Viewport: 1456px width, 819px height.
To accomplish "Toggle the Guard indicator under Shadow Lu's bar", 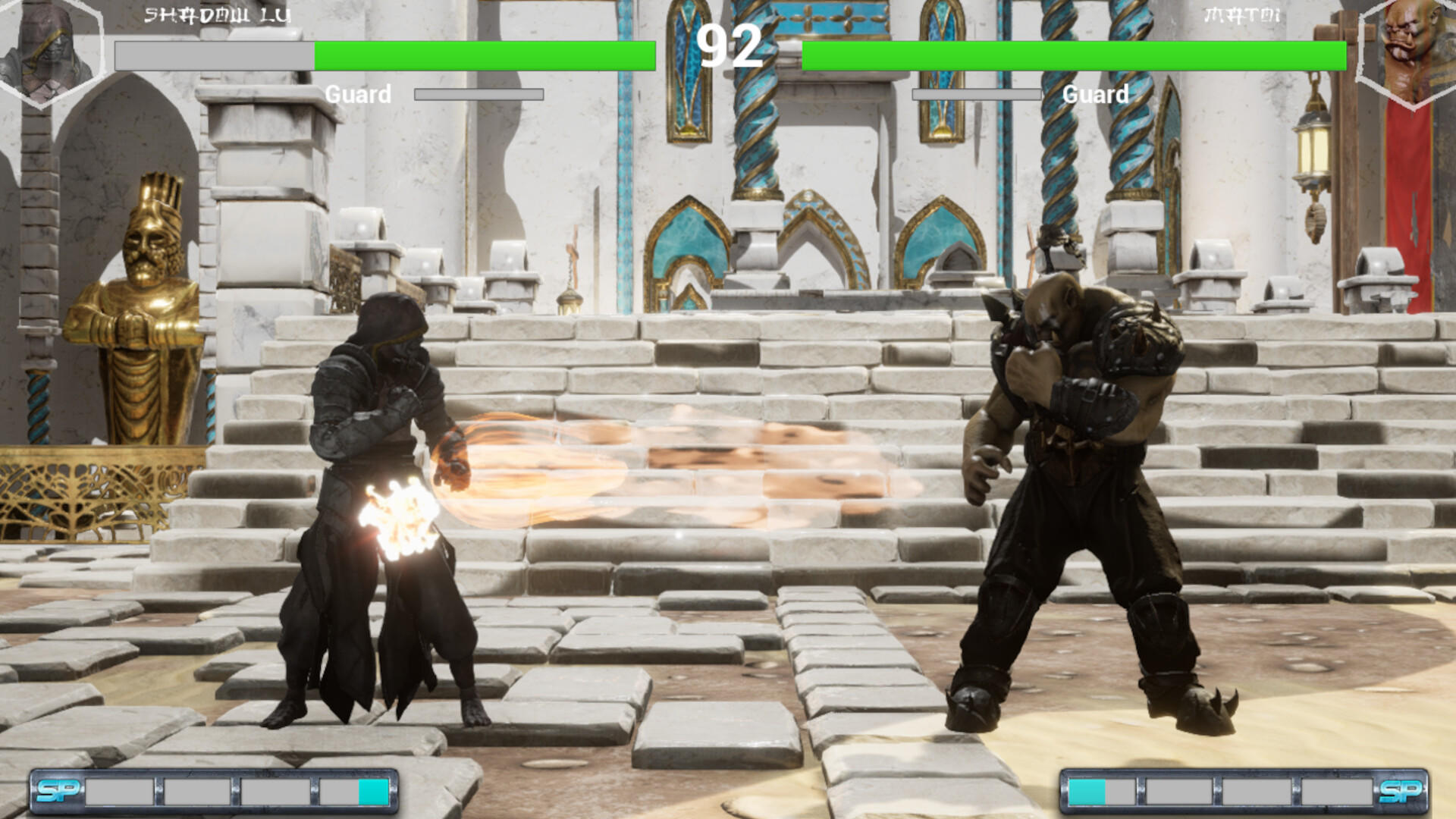I will tap(358, 94).
